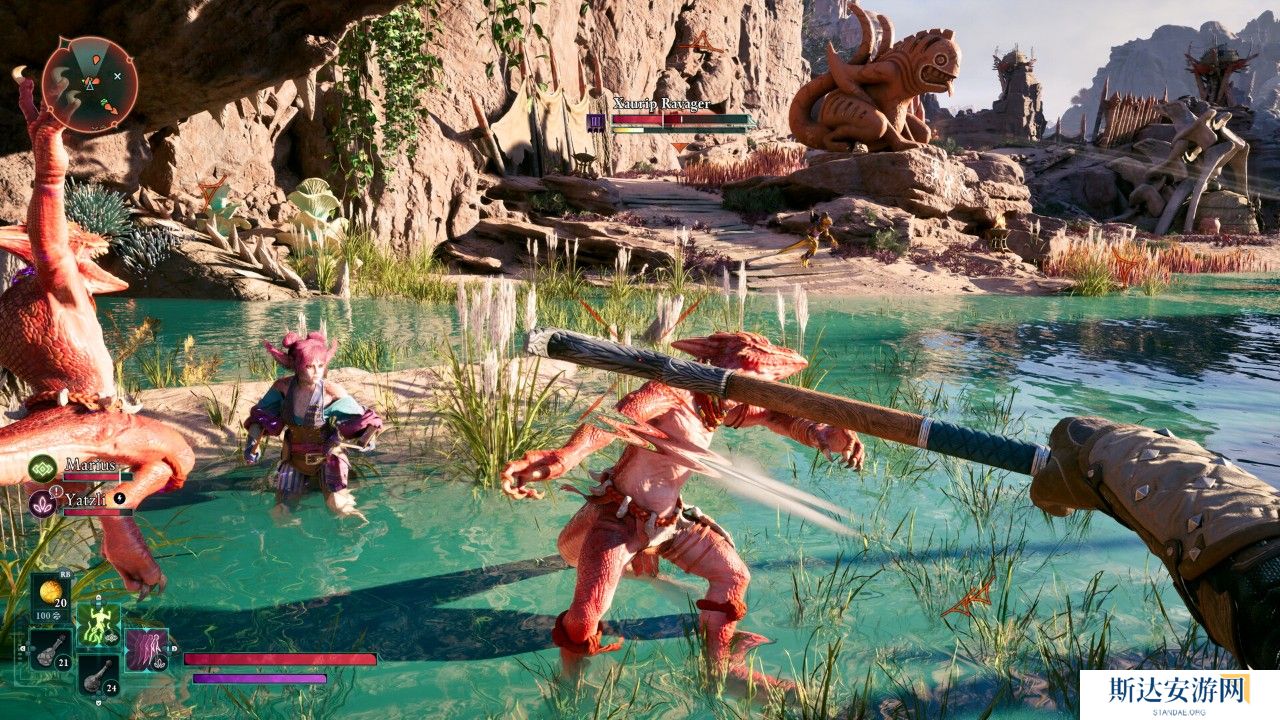Use the potion with count 24
Screen dimensions: 1280x720
pyautogui.click(x=98, y=676)
